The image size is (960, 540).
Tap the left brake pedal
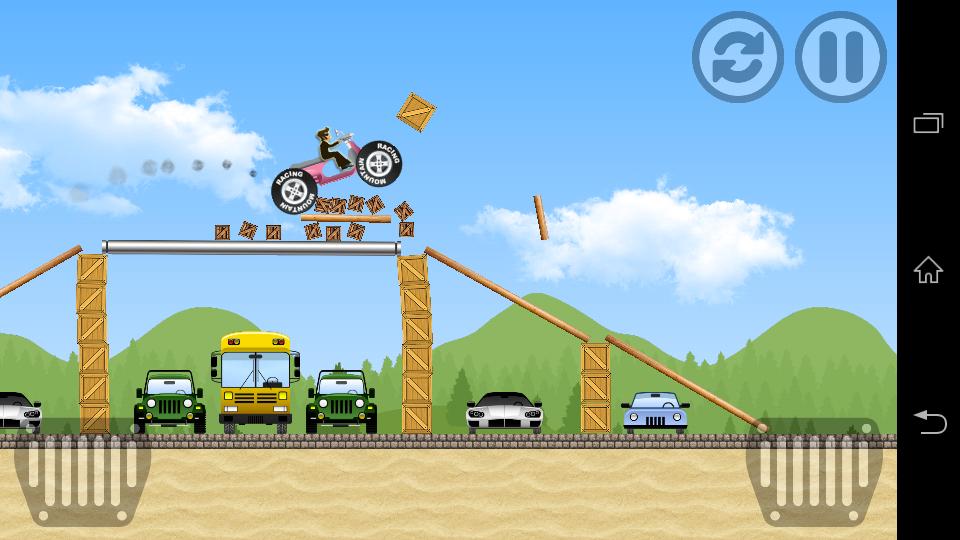pos(82,472)
